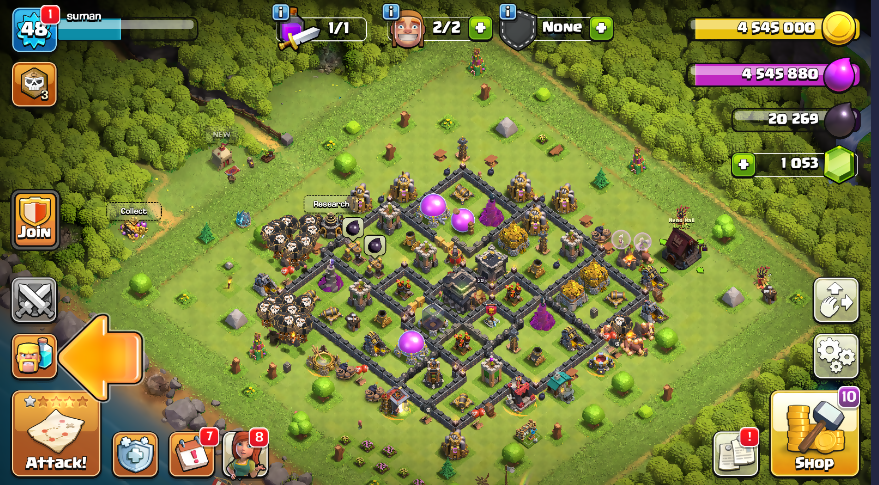Viewport: 879px width, 485px height.
Task: Click the villager girl portrait icon
Action: click(x=244, y=454)
